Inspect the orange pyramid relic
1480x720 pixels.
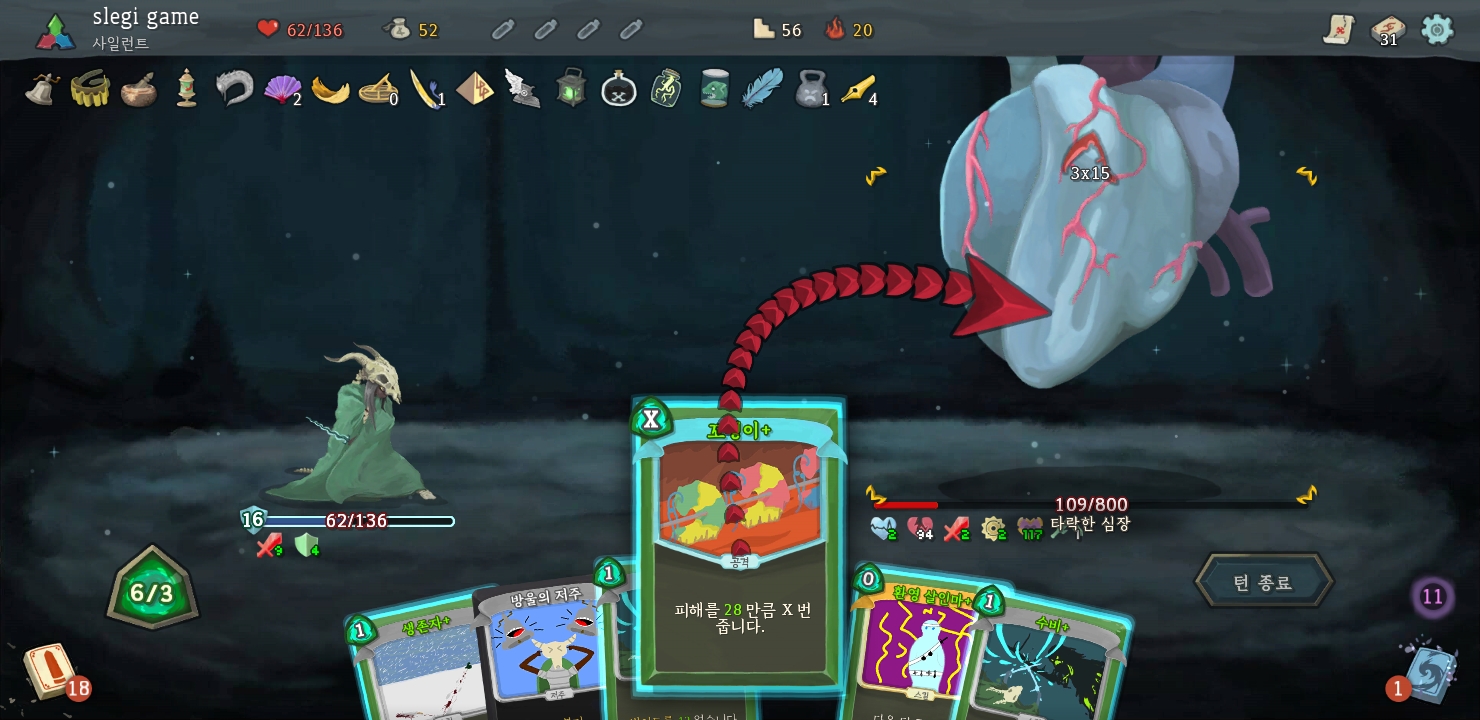click(474, 89)
